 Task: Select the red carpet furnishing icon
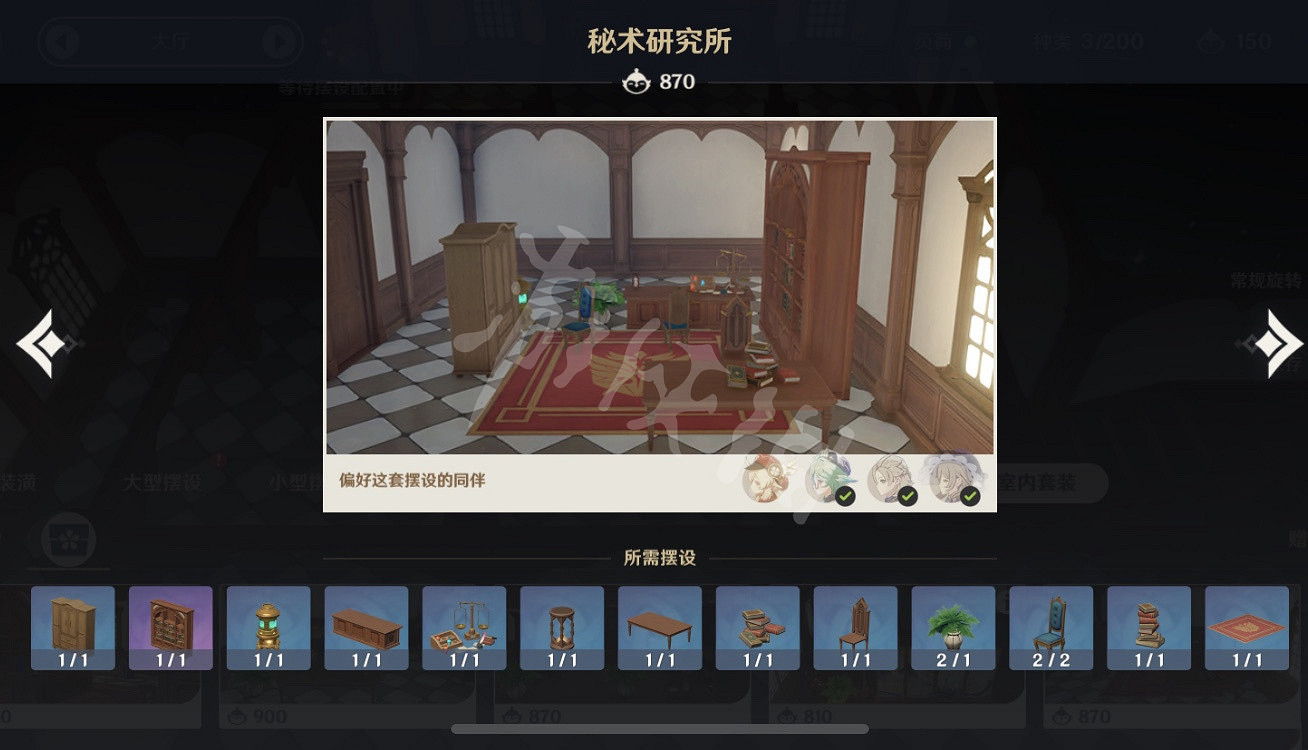[1246, 628]
